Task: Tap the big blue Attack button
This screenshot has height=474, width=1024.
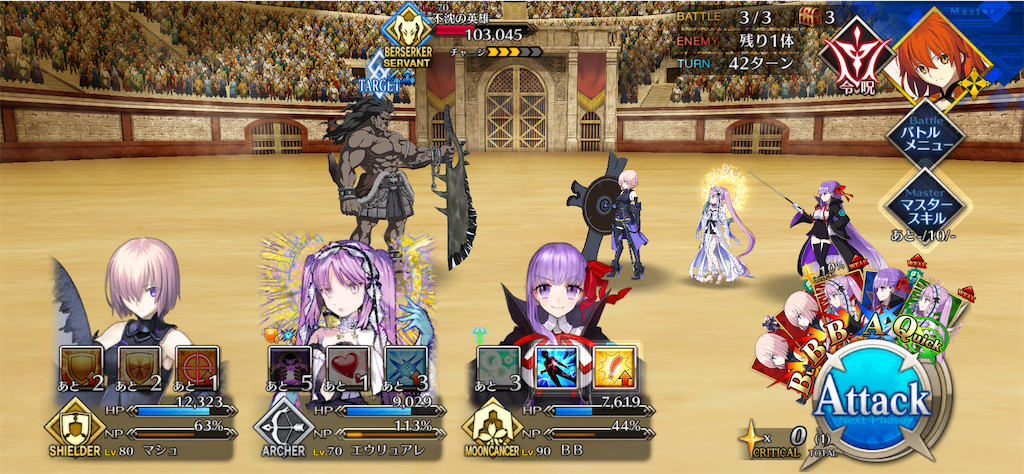Action: coord(872,403)
